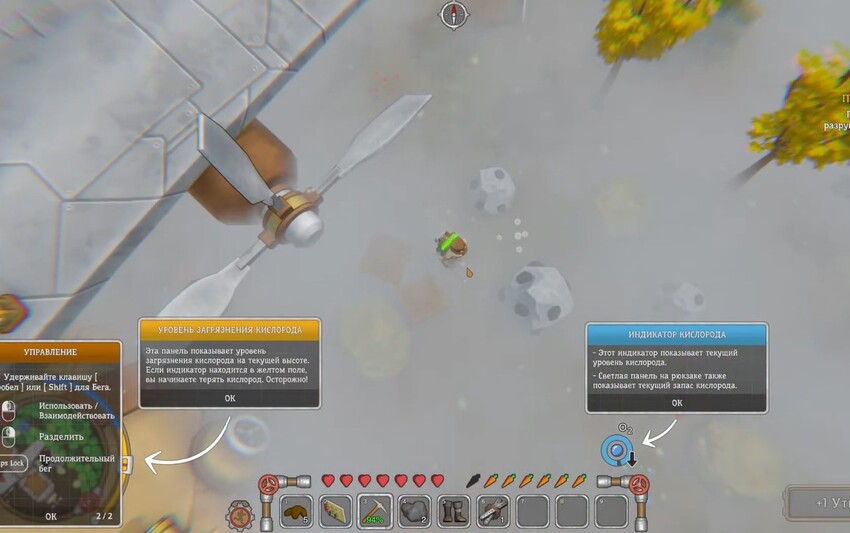The width and height of the screenshot is (850, 533).
Task: Dismiss the oxygen indicator tip with OK
Action: [x=676, y=403]
